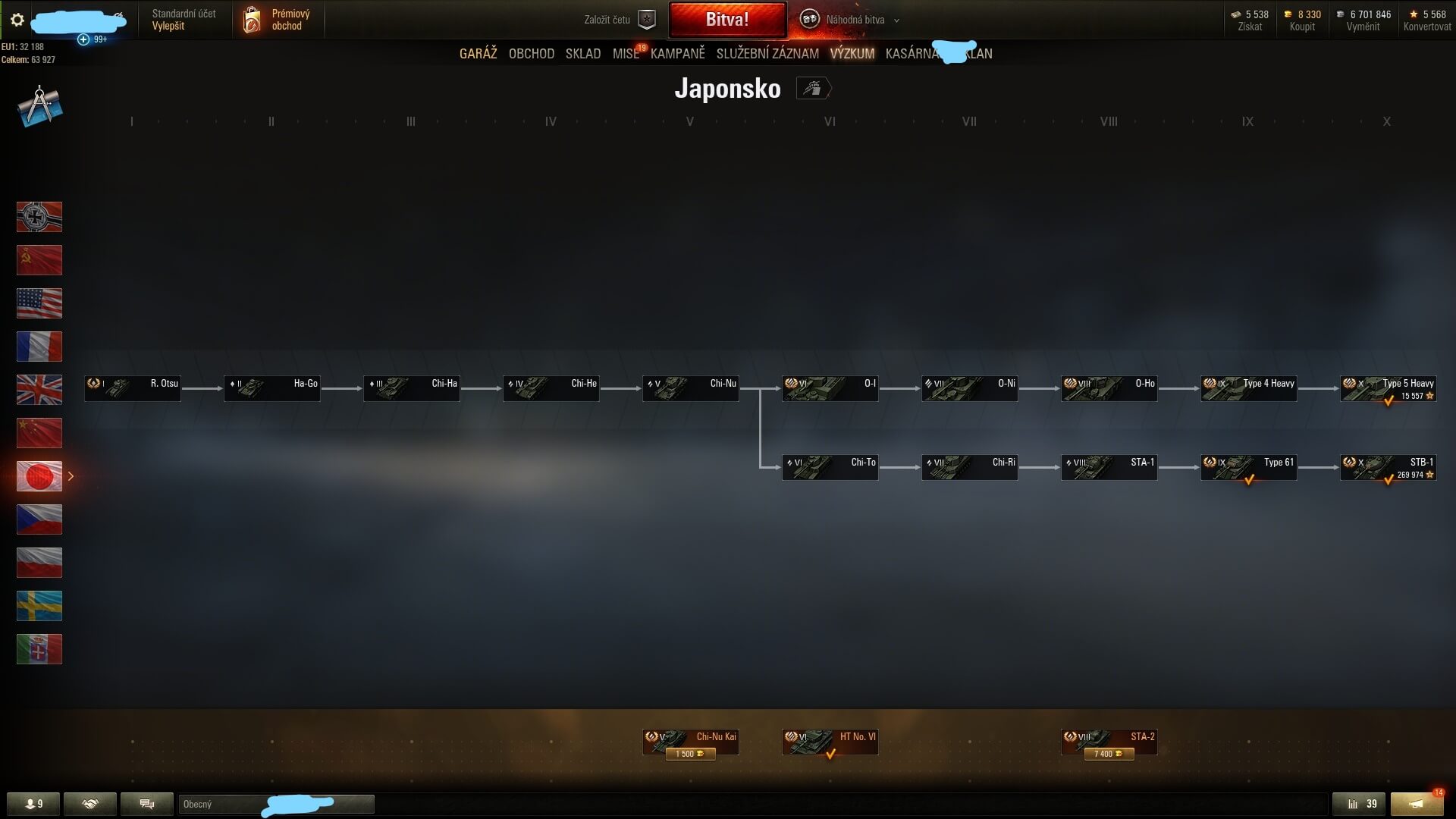
Task: Open the settings gear menu
Action: pyautogui.click(x=17, y=20)
